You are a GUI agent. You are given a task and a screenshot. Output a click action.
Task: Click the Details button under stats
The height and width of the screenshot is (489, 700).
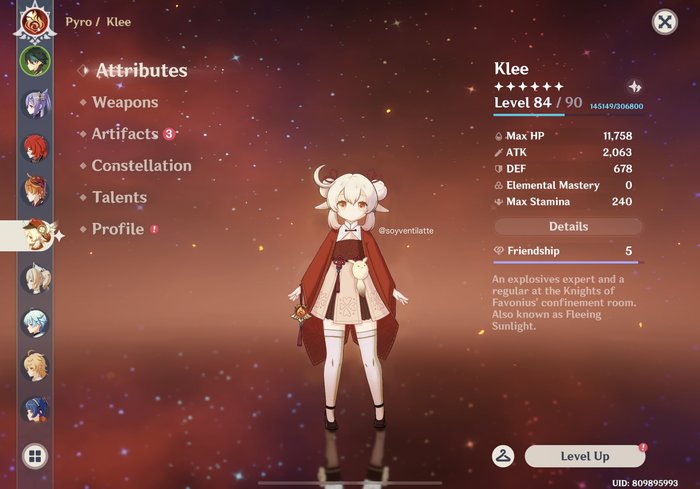(568, 226)
